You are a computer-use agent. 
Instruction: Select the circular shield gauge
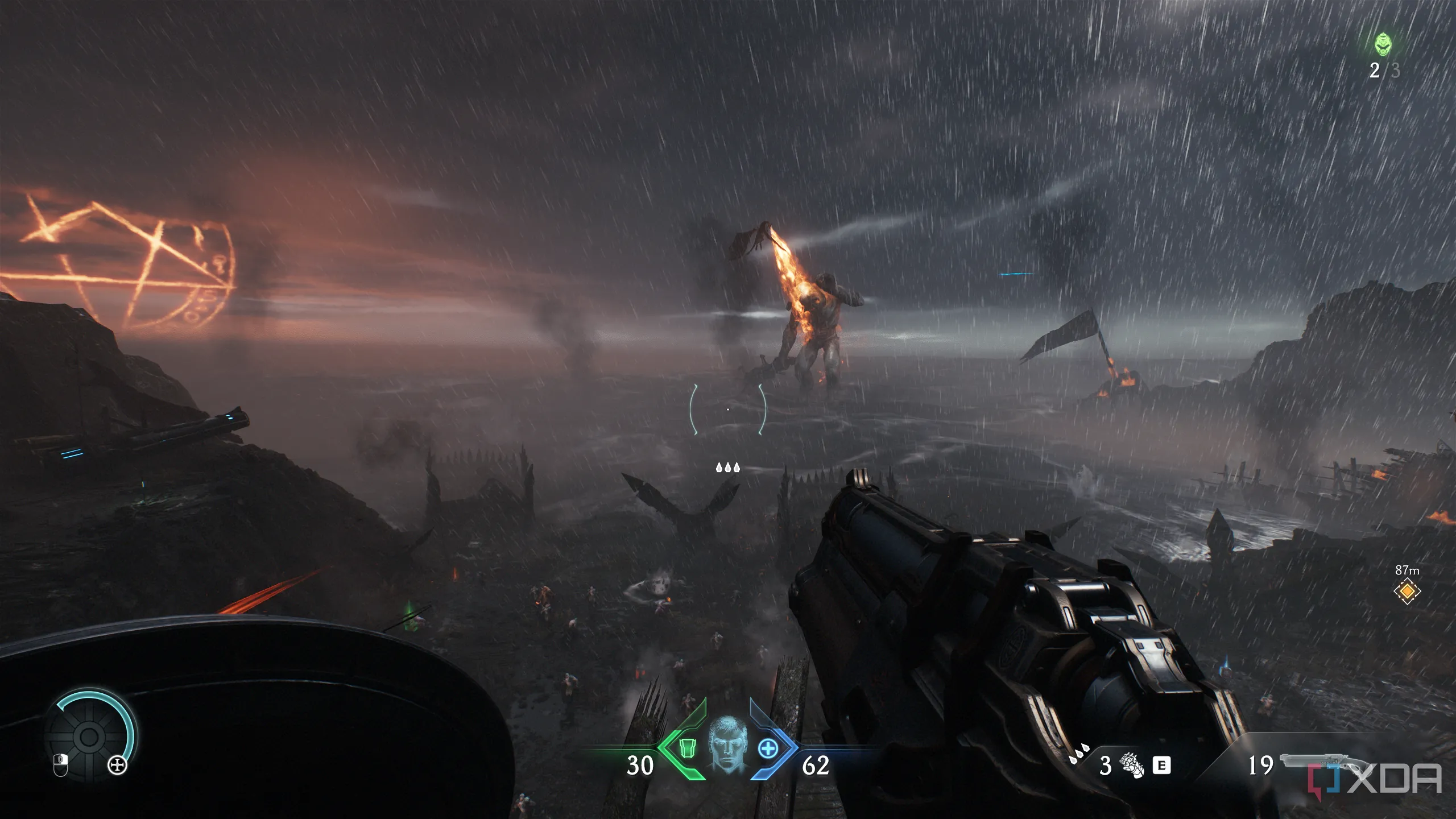coord(90,736)
